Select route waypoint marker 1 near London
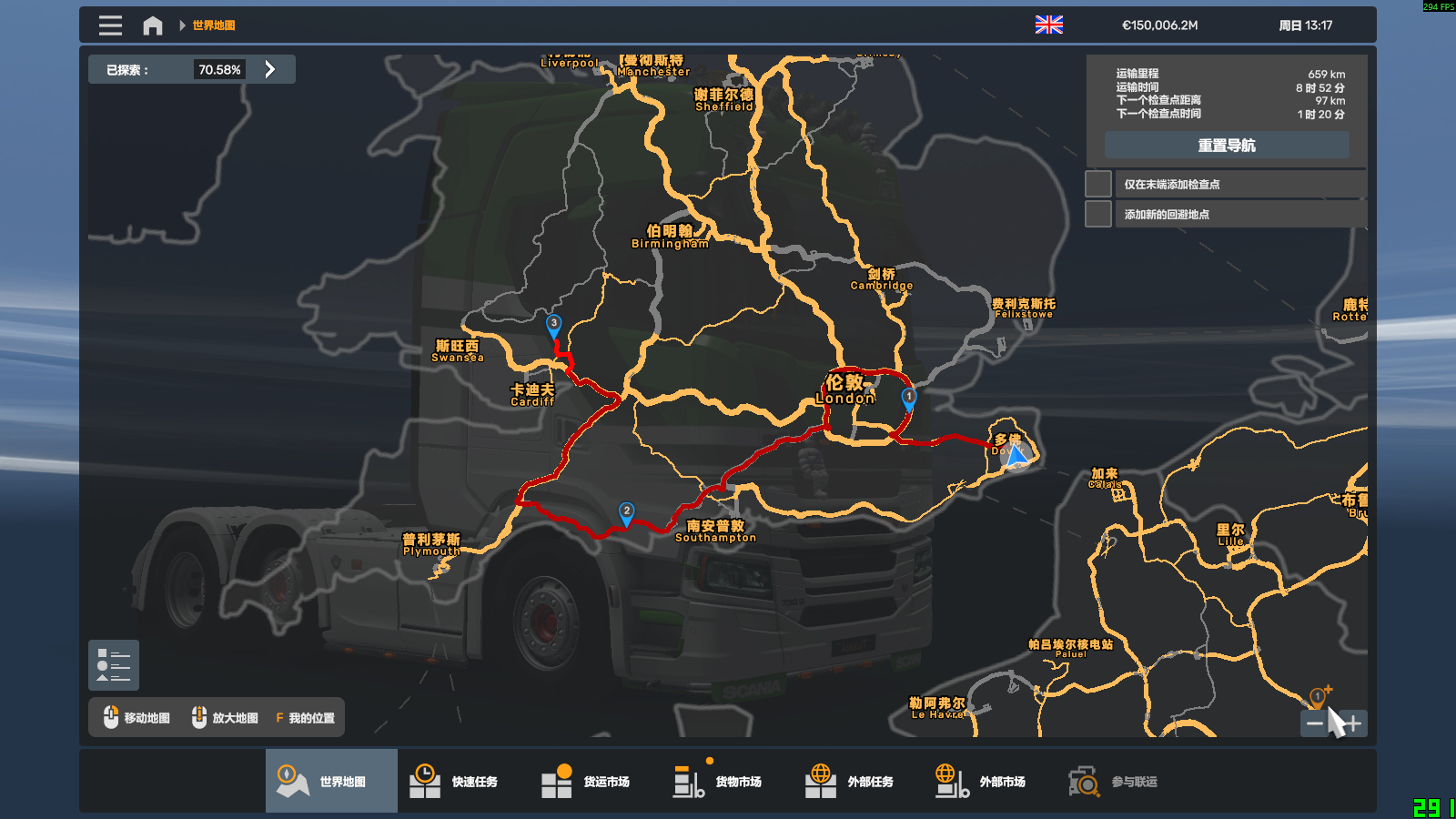This screenshot has height=819, width=1456. coord(908,398)
